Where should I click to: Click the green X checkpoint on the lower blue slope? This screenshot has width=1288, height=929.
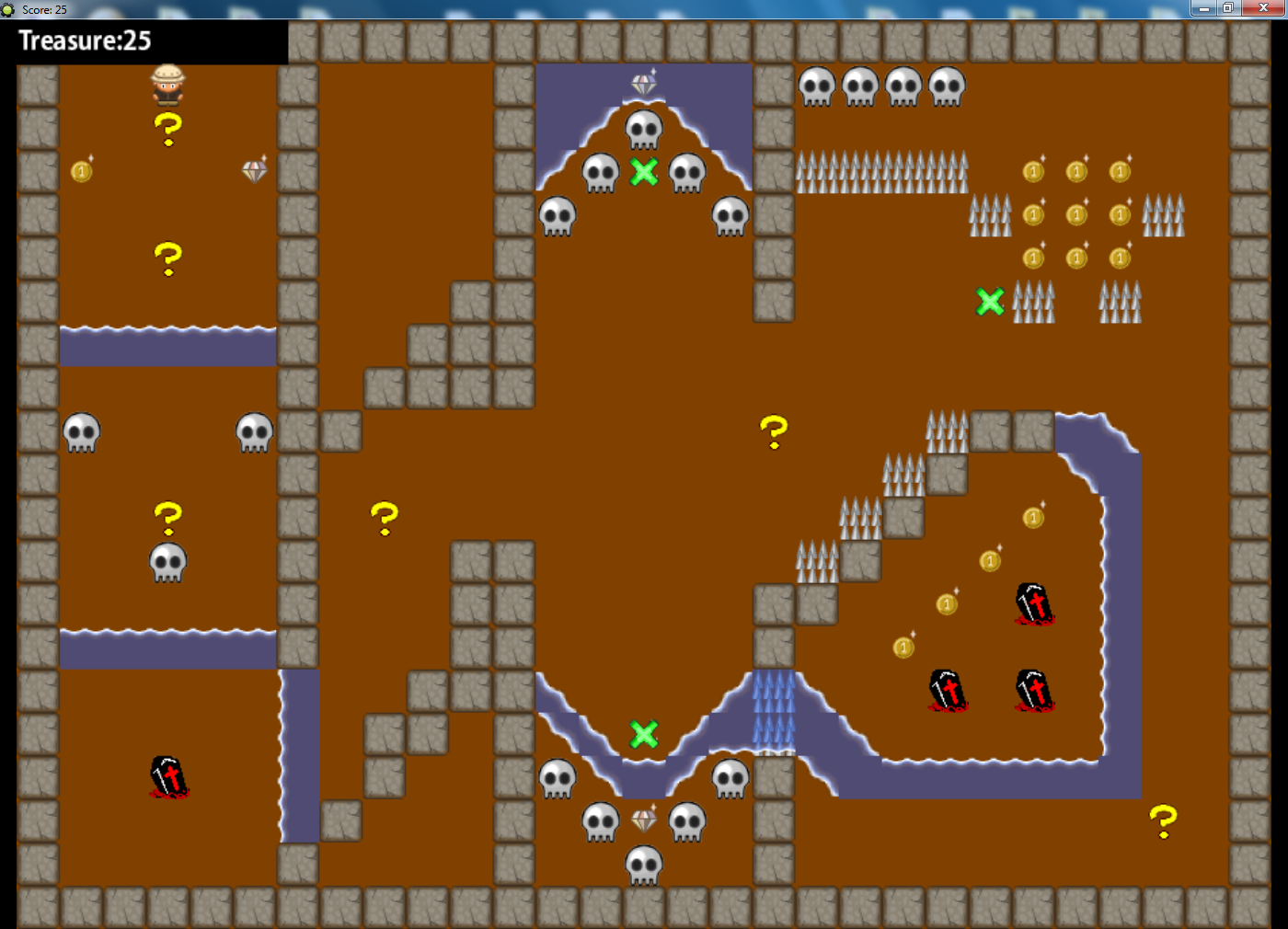644,733
